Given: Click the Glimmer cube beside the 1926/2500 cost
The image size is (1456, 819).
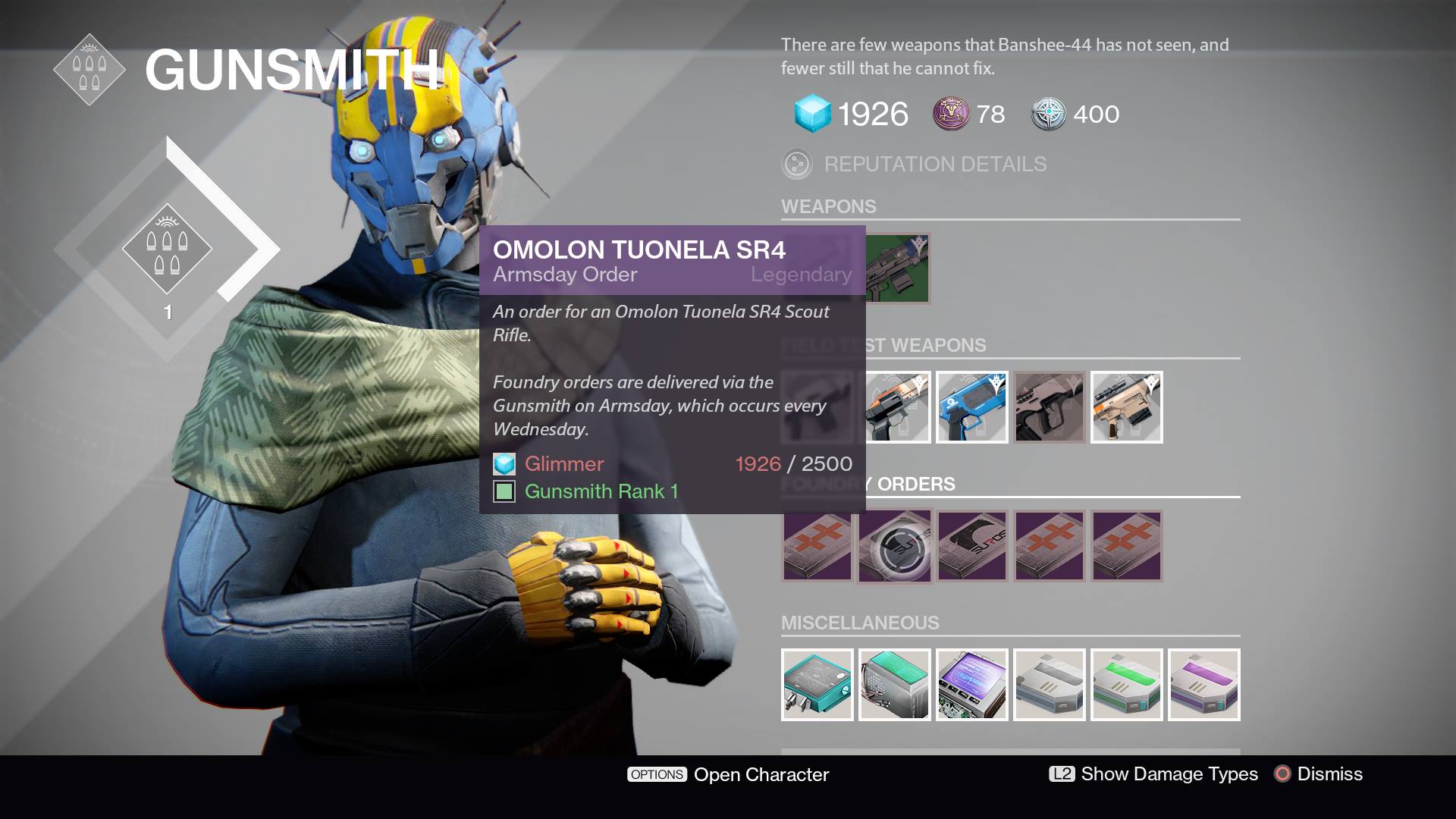Looking at the screenshot, I should (504, 464).
